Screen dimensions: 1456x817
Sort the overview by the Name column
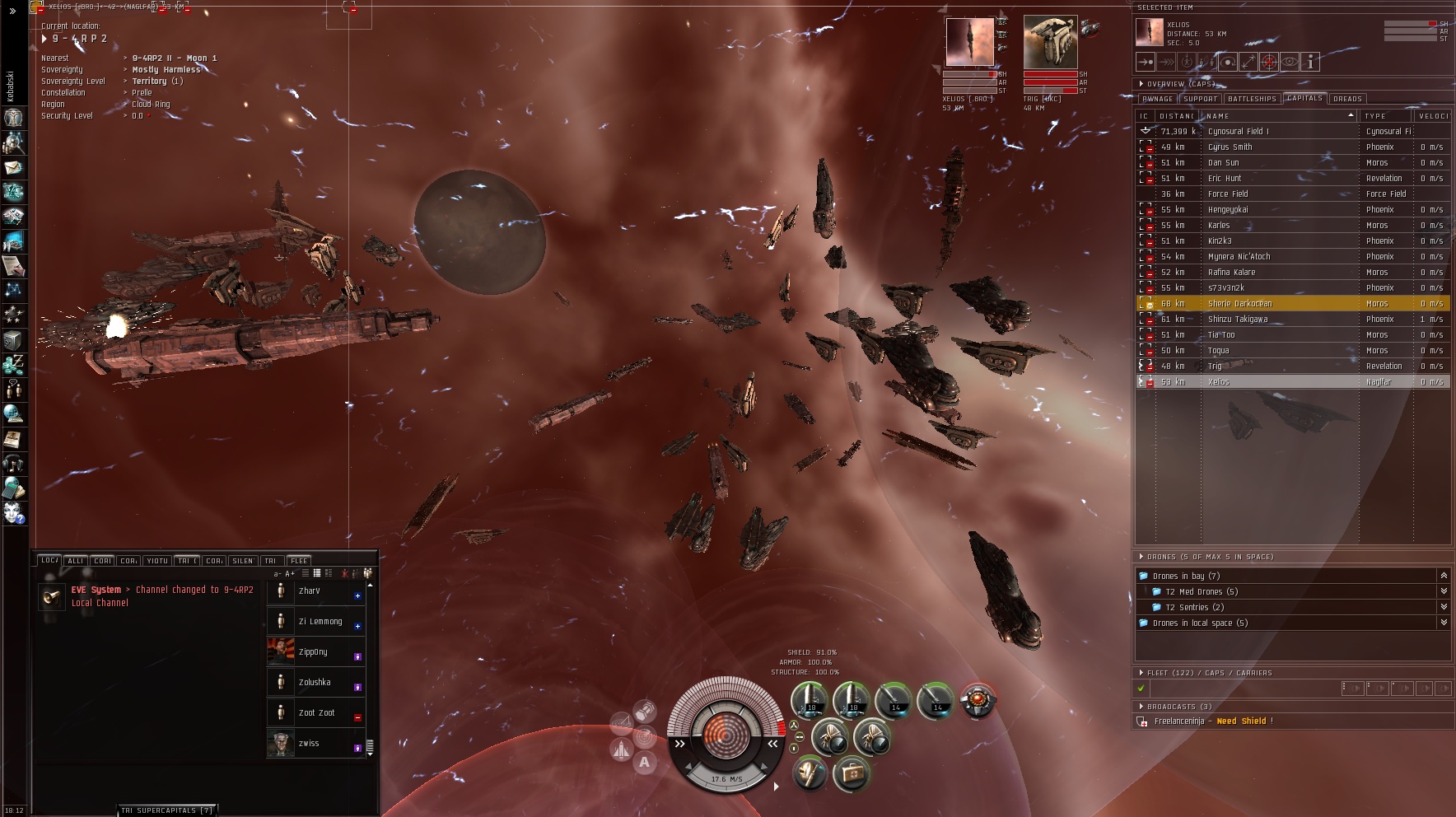1278,116
